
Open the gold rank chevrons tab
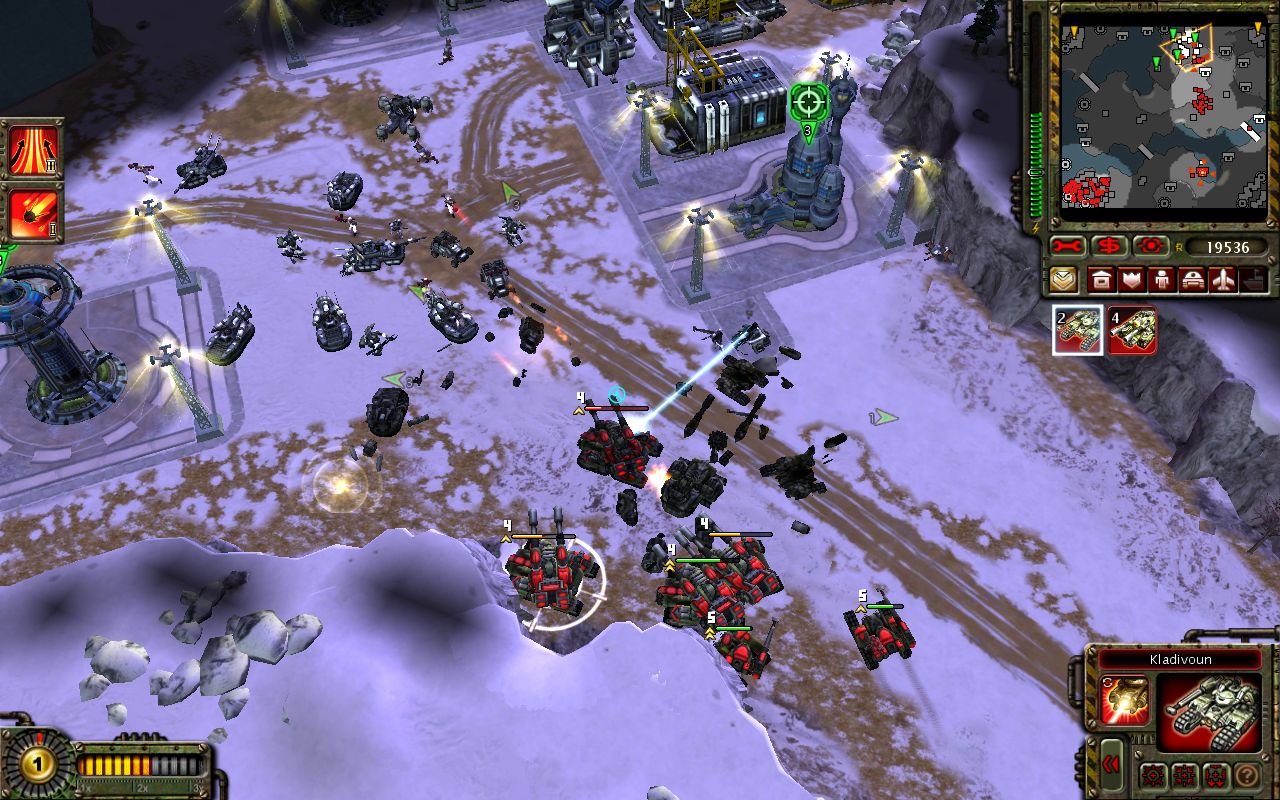(1064, 280)
